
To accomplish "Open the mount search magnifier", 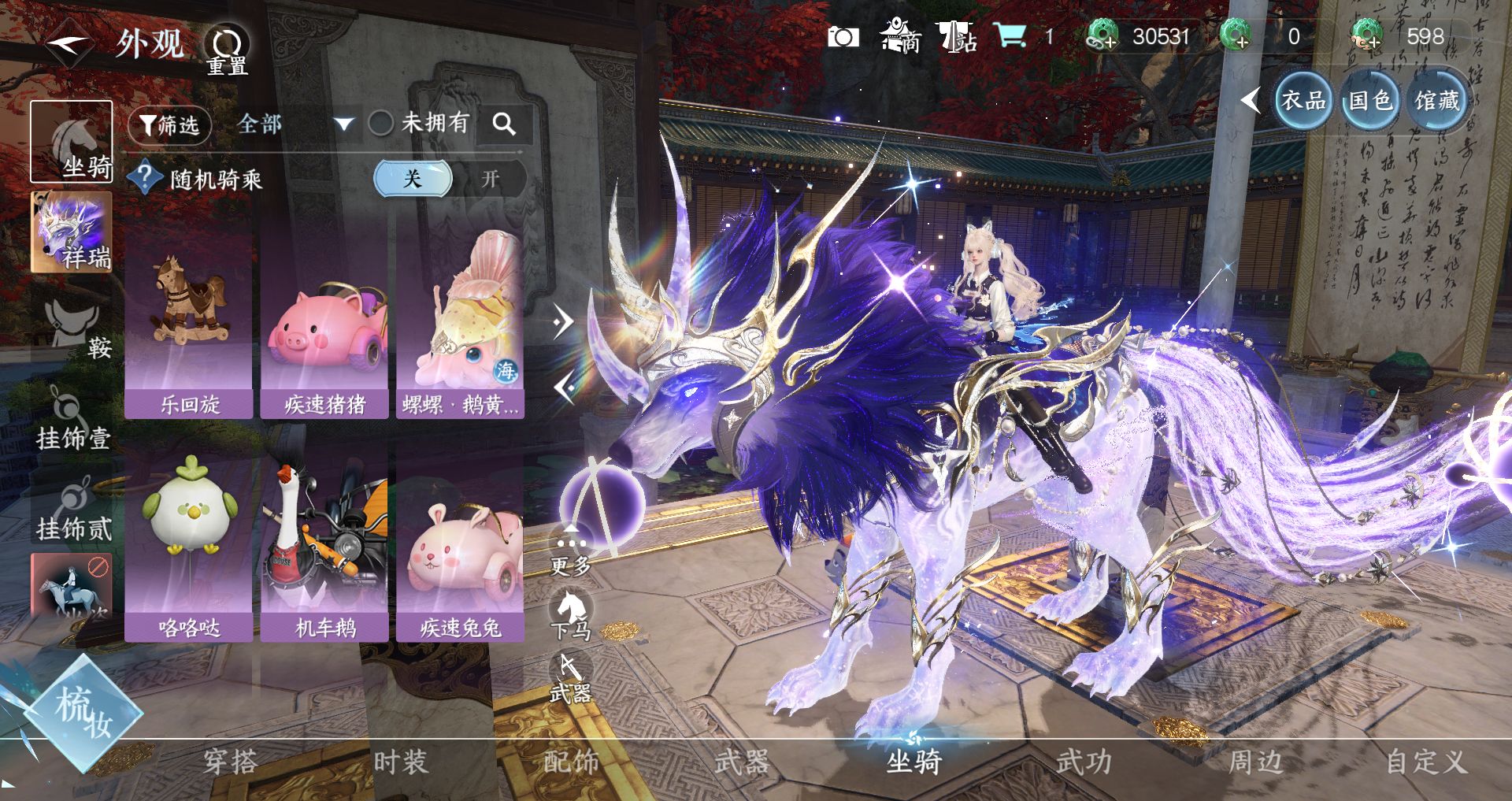I will click(x=504, y=124).
